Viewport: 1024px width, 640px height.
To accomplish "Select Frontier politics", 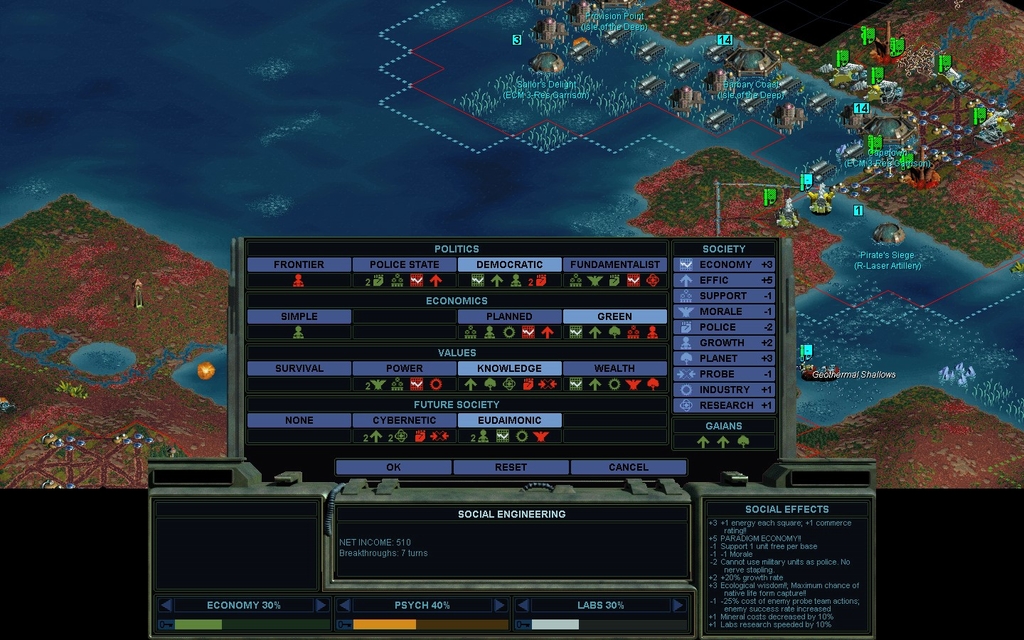I will point(299,265).
